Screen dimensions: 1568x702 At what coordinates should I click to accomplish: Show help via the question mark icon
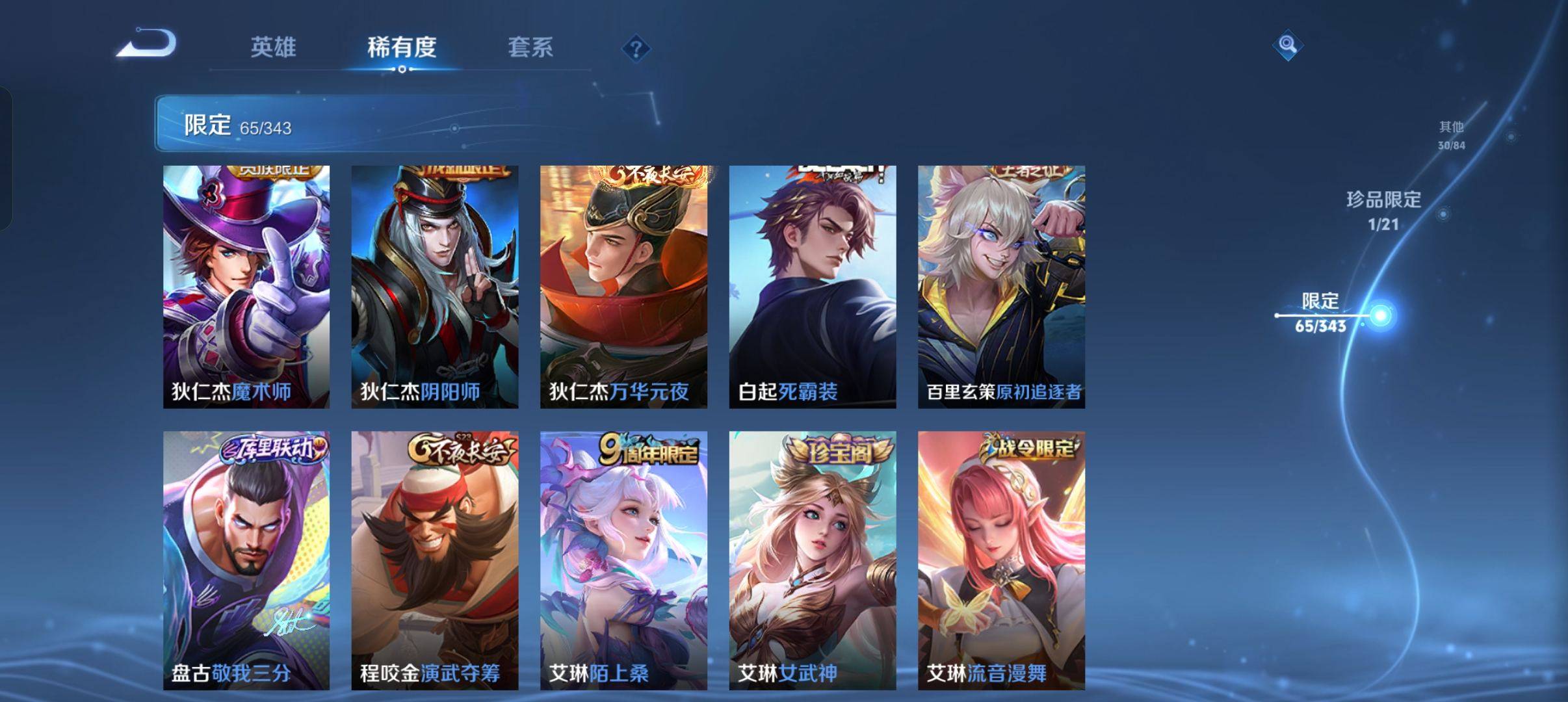coord(636,49)
